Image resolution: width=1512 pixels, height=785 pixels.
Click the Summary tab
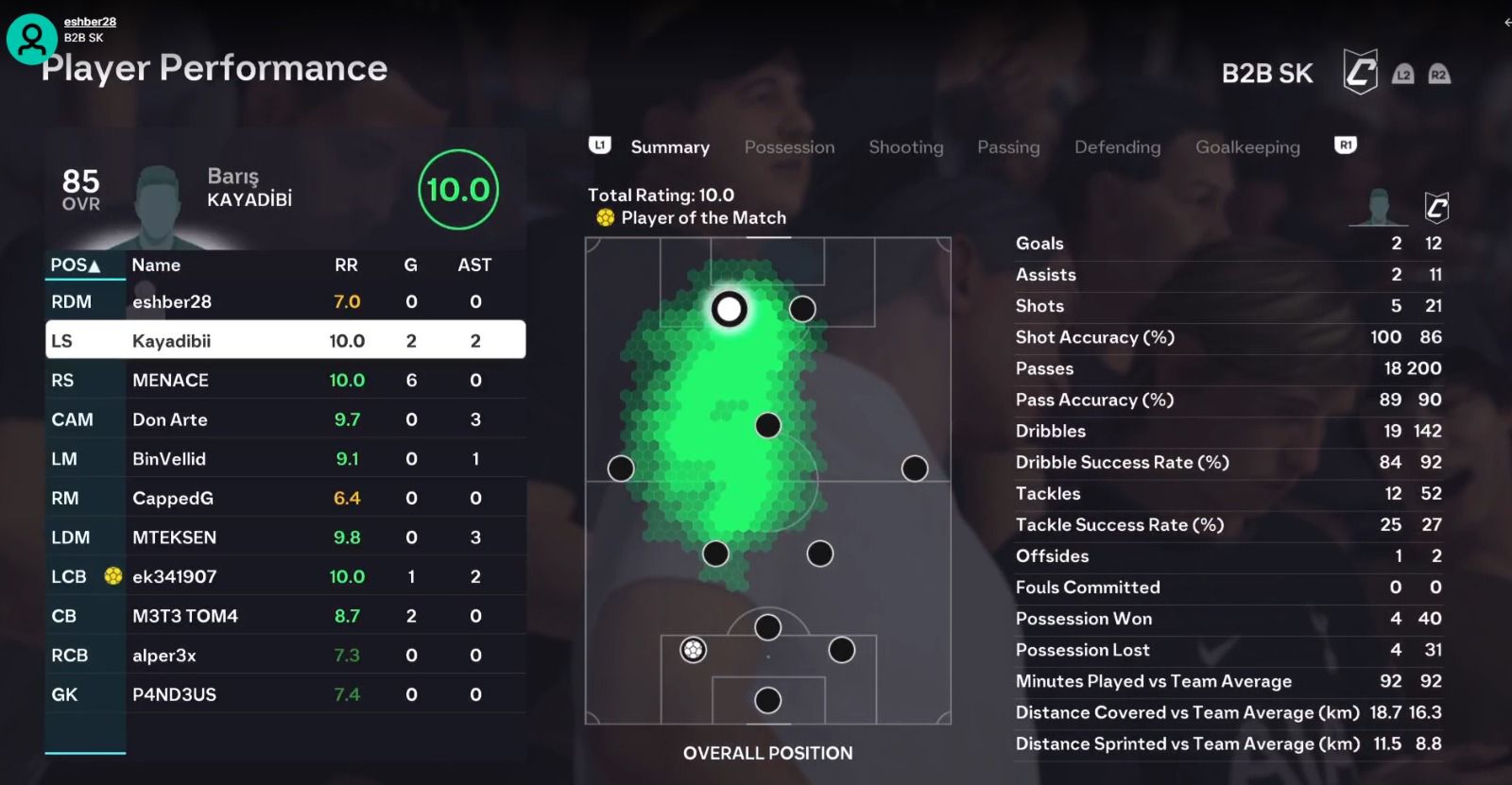(670, 147)
